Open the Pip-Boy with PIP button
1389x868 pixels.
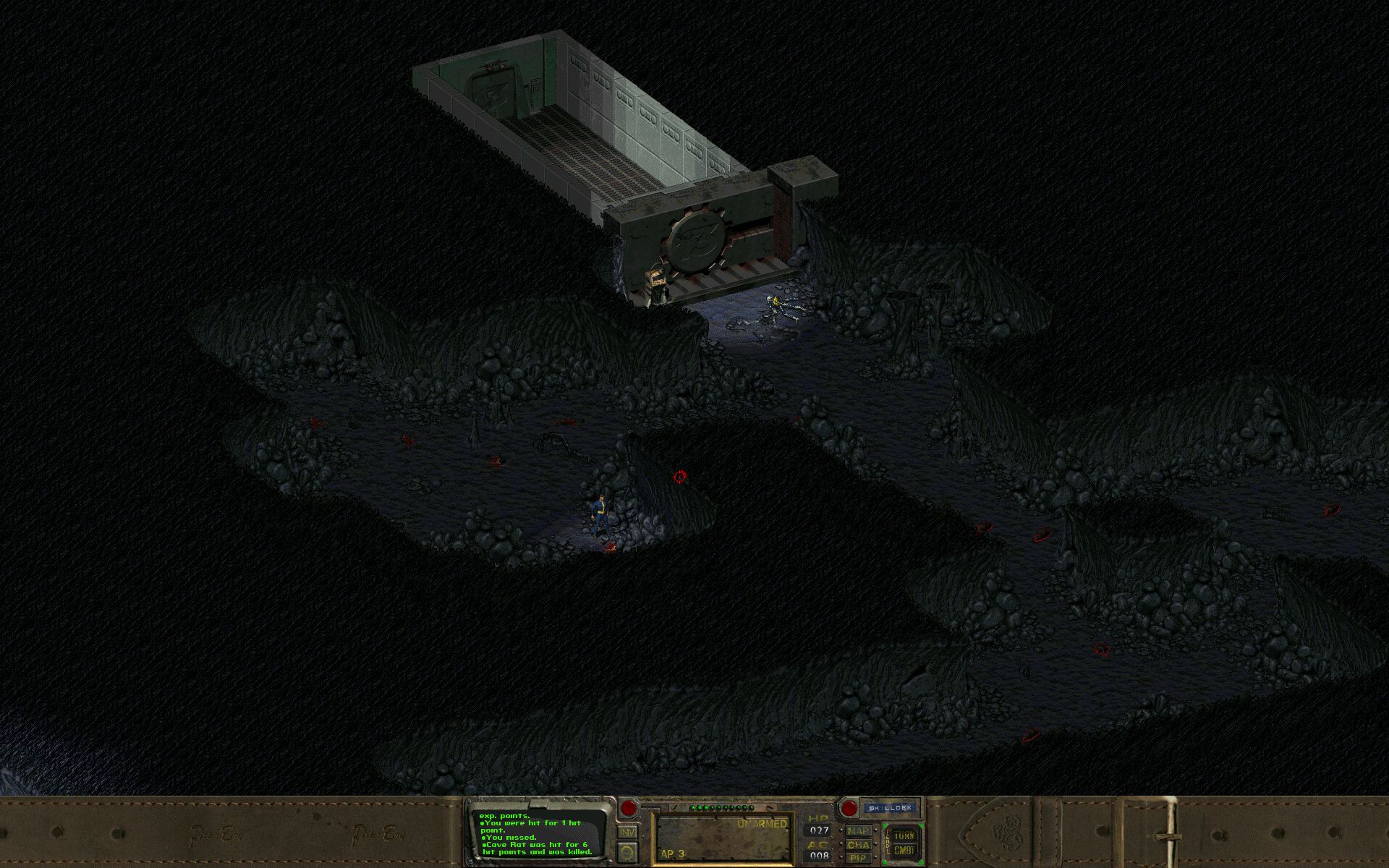(x=858, y=858)
